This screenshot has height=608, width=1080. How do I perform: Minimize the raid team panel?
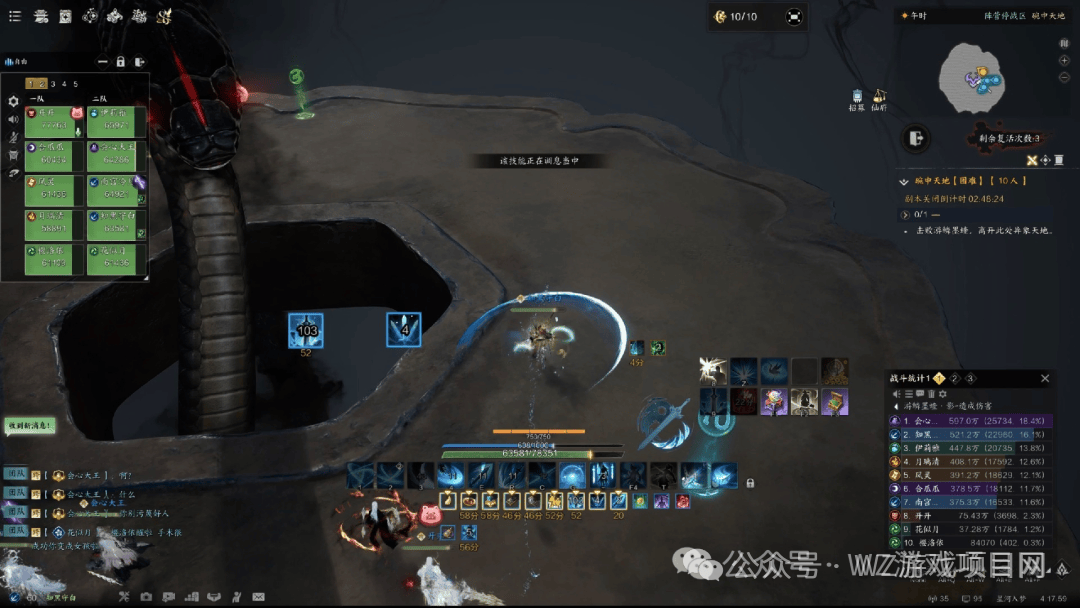[102, 62]
